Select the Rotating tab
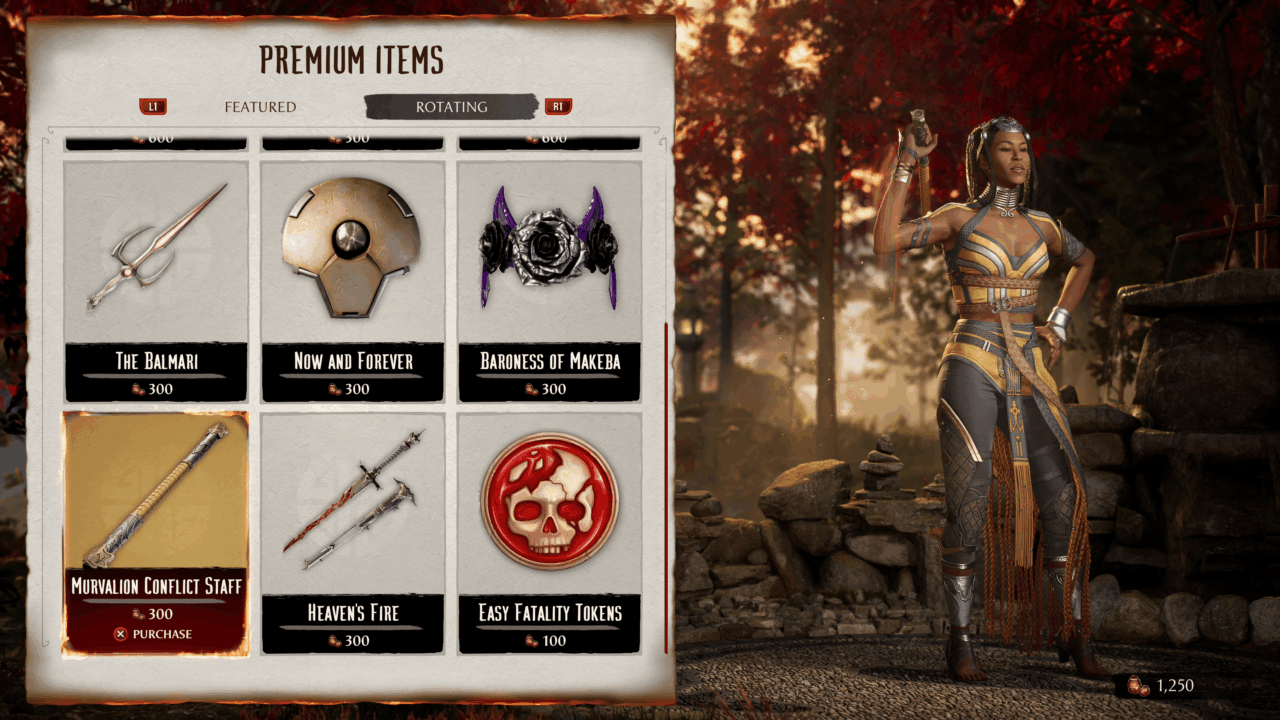 point(452,107)
